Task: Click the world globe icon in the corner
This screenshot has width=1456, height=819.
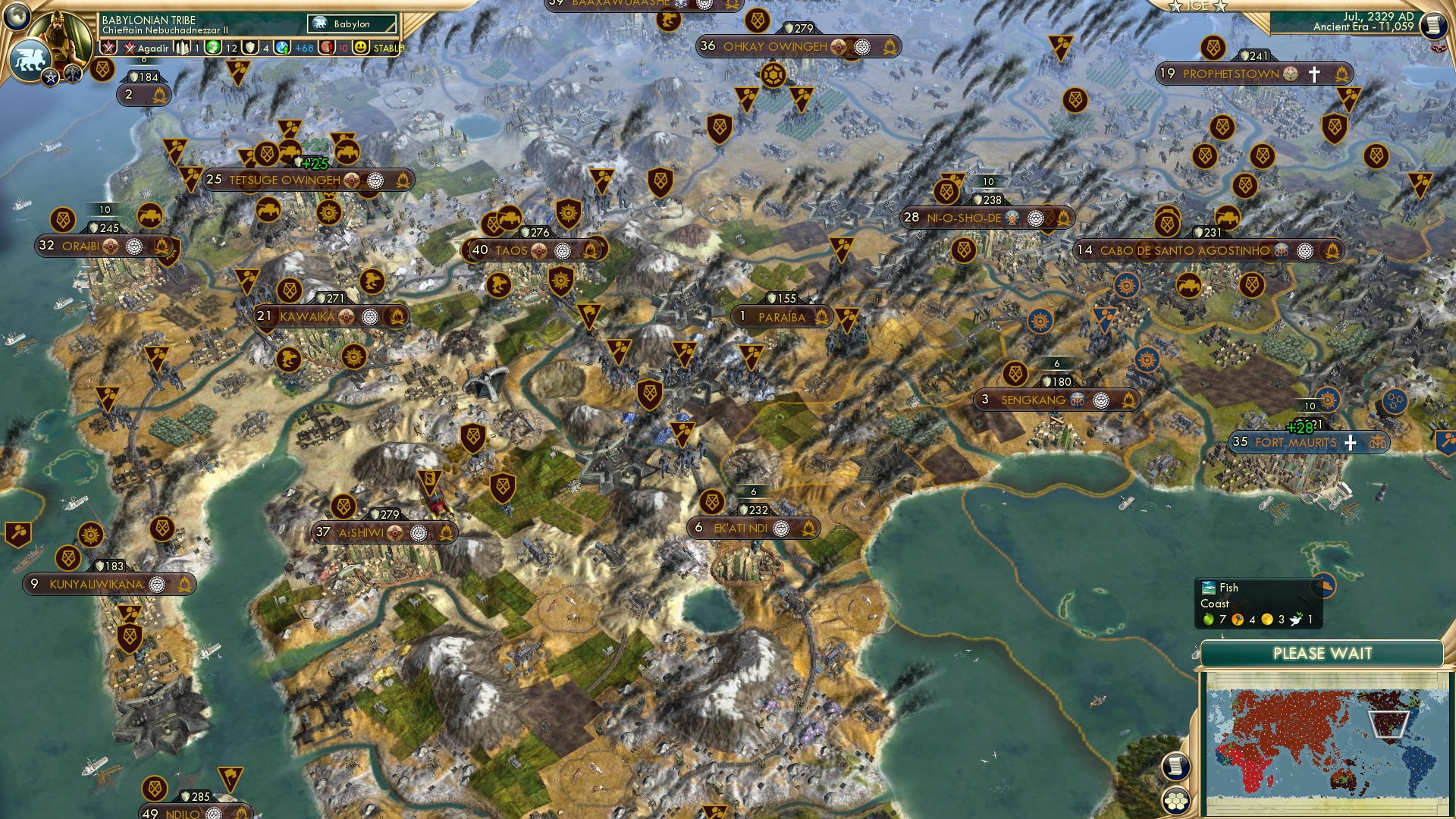Action: pyautogui.click(x=17, y=14)
